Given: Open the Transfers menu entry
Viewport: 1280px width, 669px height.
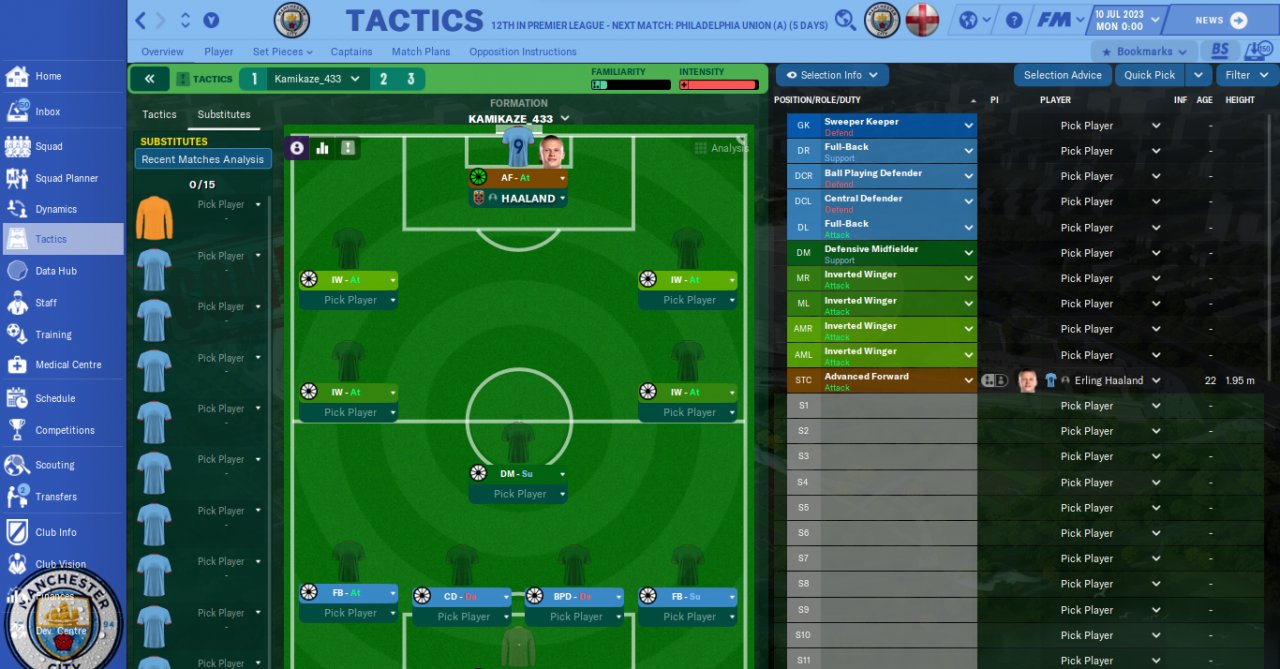Looking at the screenshot, I should coord(55,497).
